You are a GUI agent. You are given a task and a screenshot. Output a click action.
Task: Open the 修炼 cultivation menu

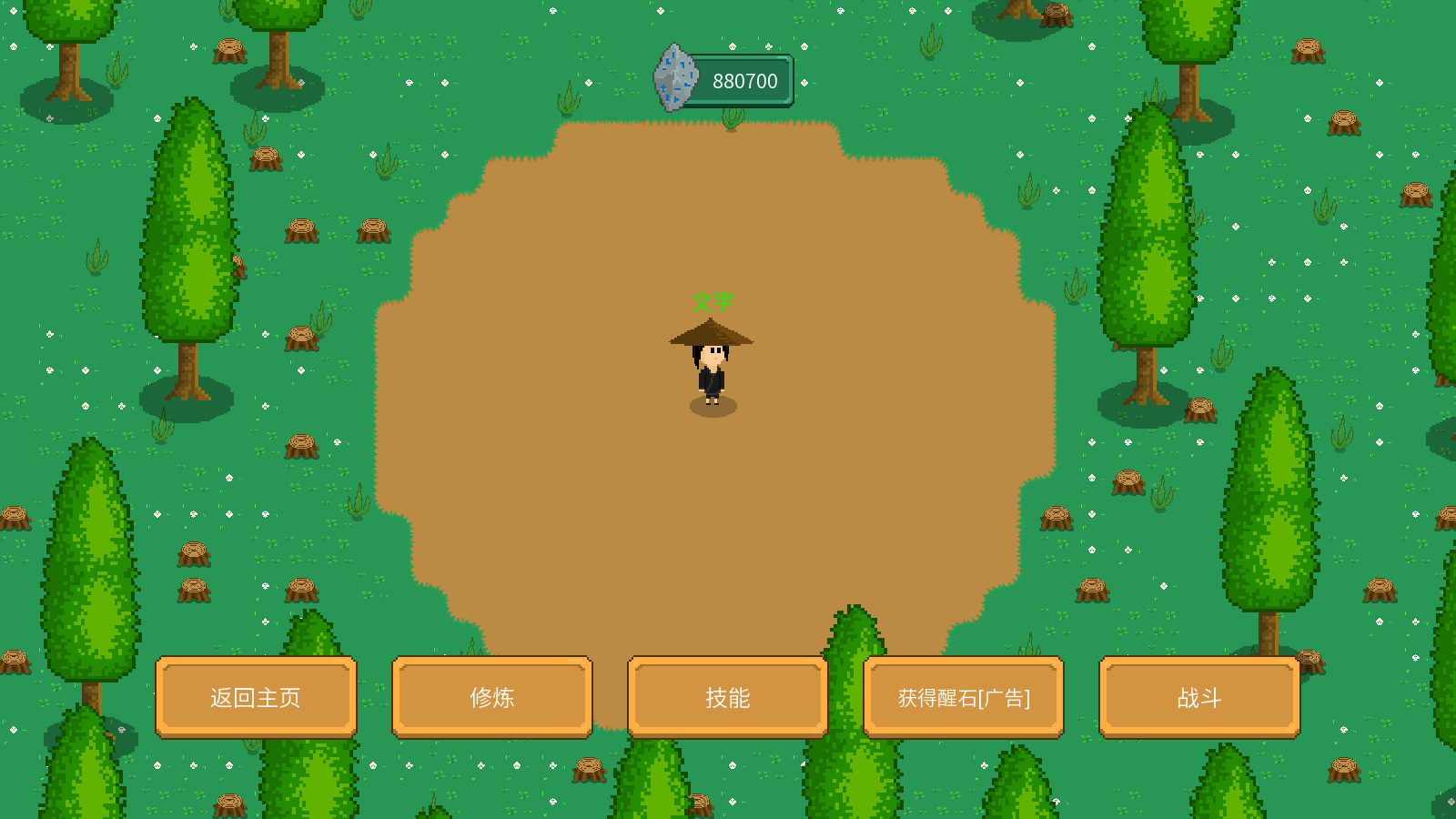coord(492,697)
